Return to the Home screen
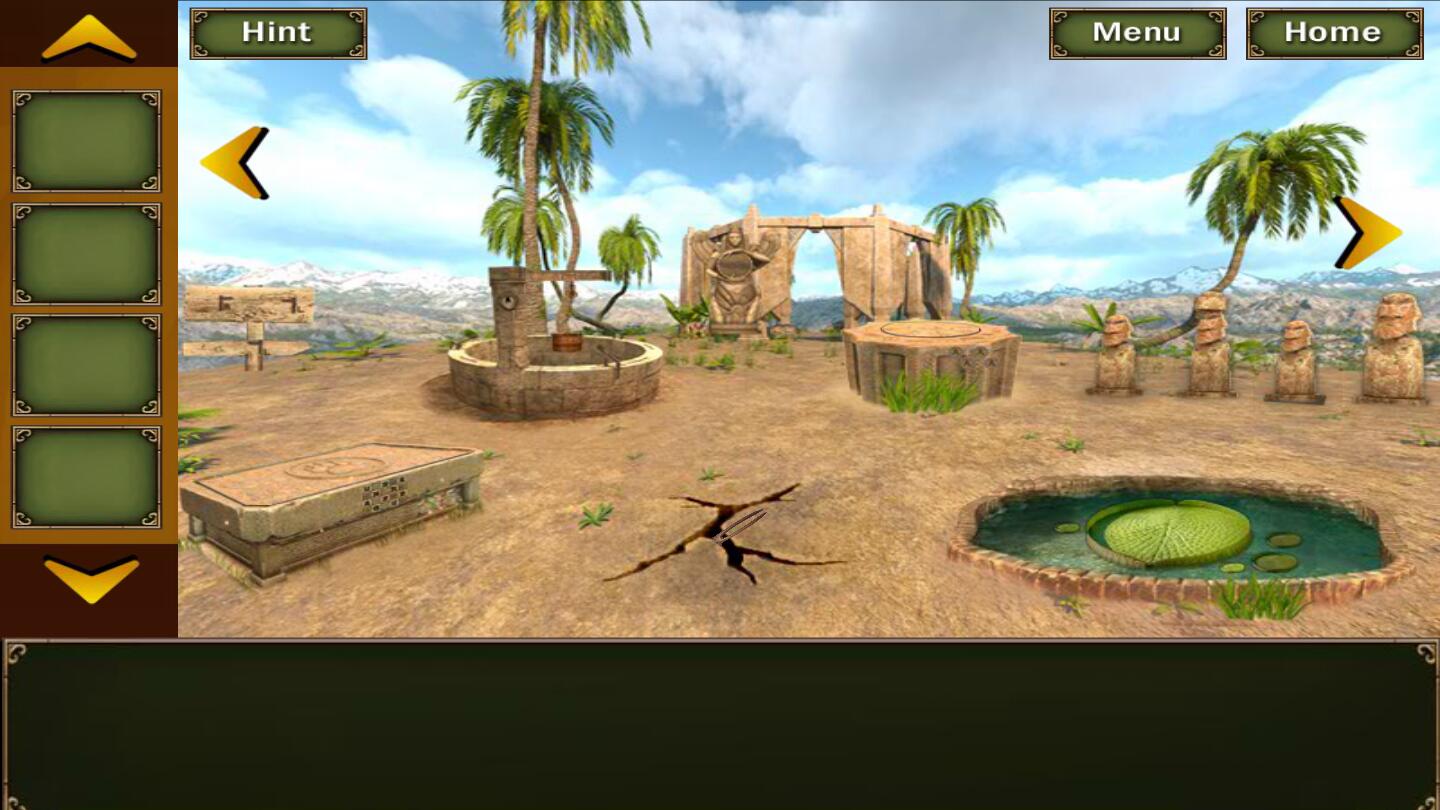 click(1333, 31)
